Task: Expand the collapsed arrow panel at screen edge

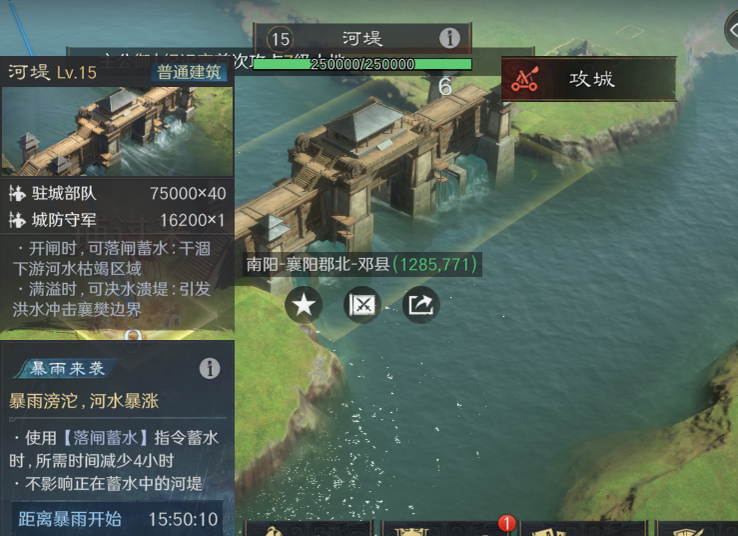Action: click(730, 30)
